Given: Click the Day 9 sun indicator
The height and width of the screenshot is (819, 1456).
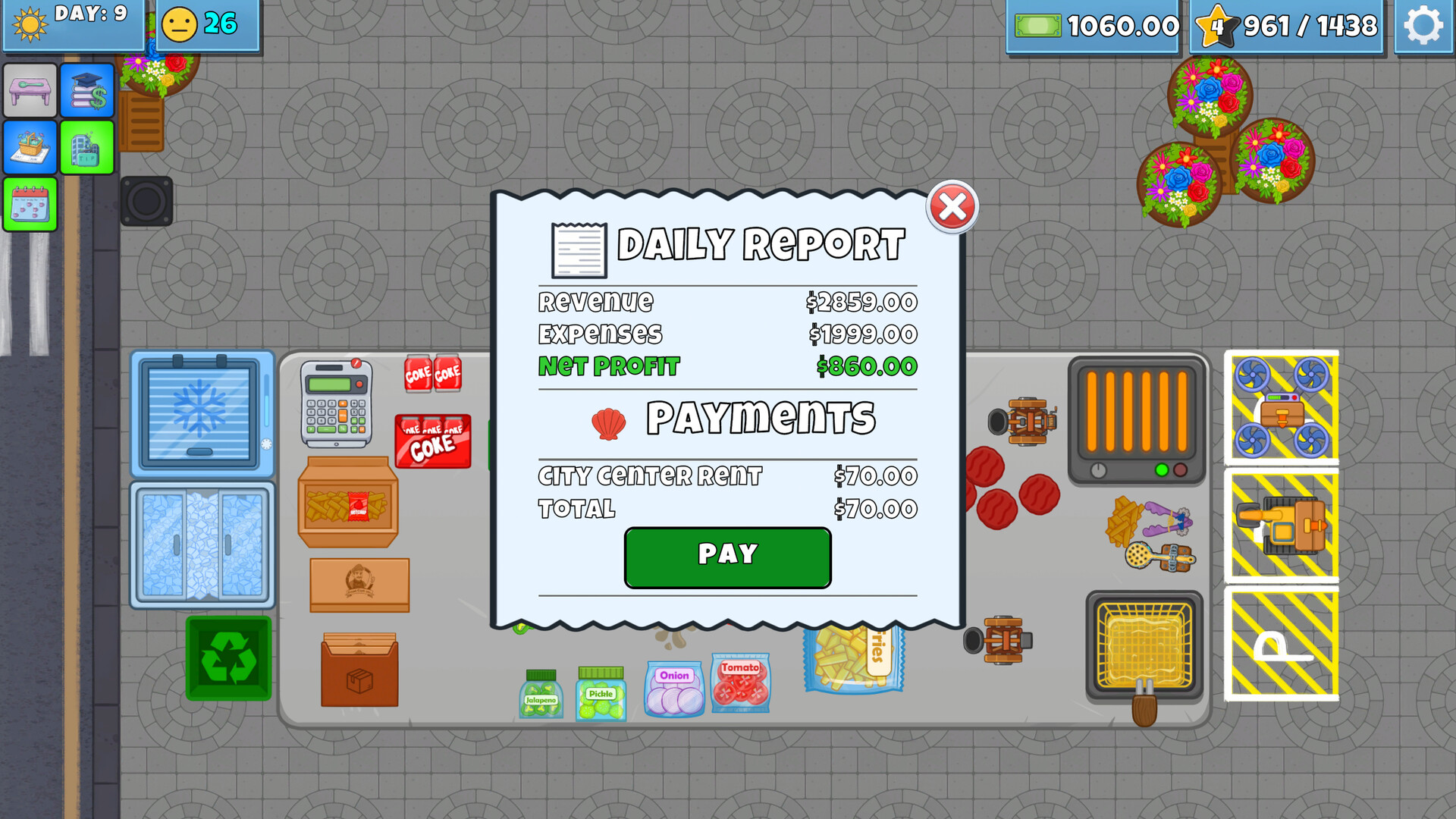Looking at the screenshot, I should (32, 25).
